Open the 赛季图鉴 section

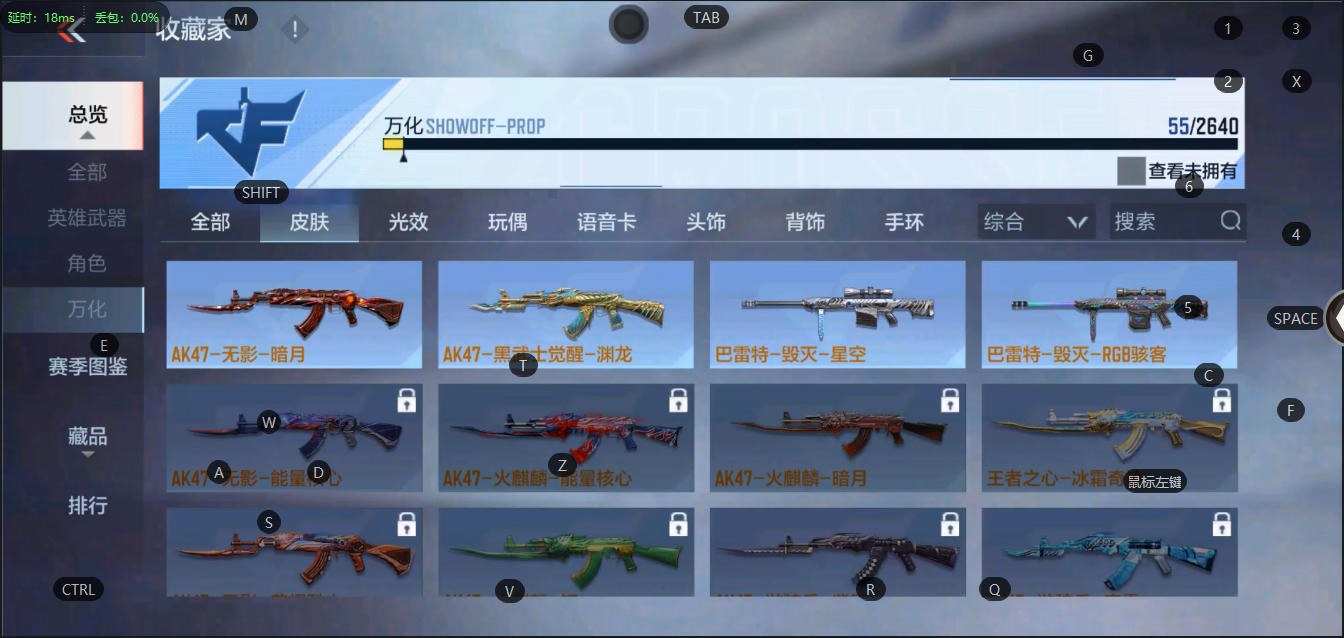(x=87, y=367)
